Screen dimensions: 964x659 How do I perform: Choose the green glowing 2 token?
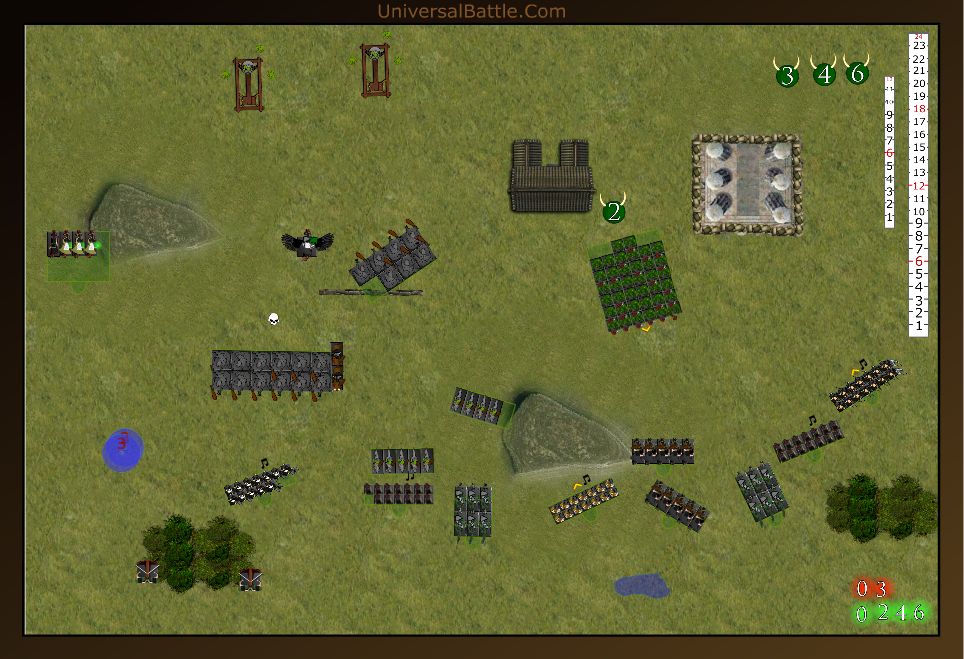[882, 613]
